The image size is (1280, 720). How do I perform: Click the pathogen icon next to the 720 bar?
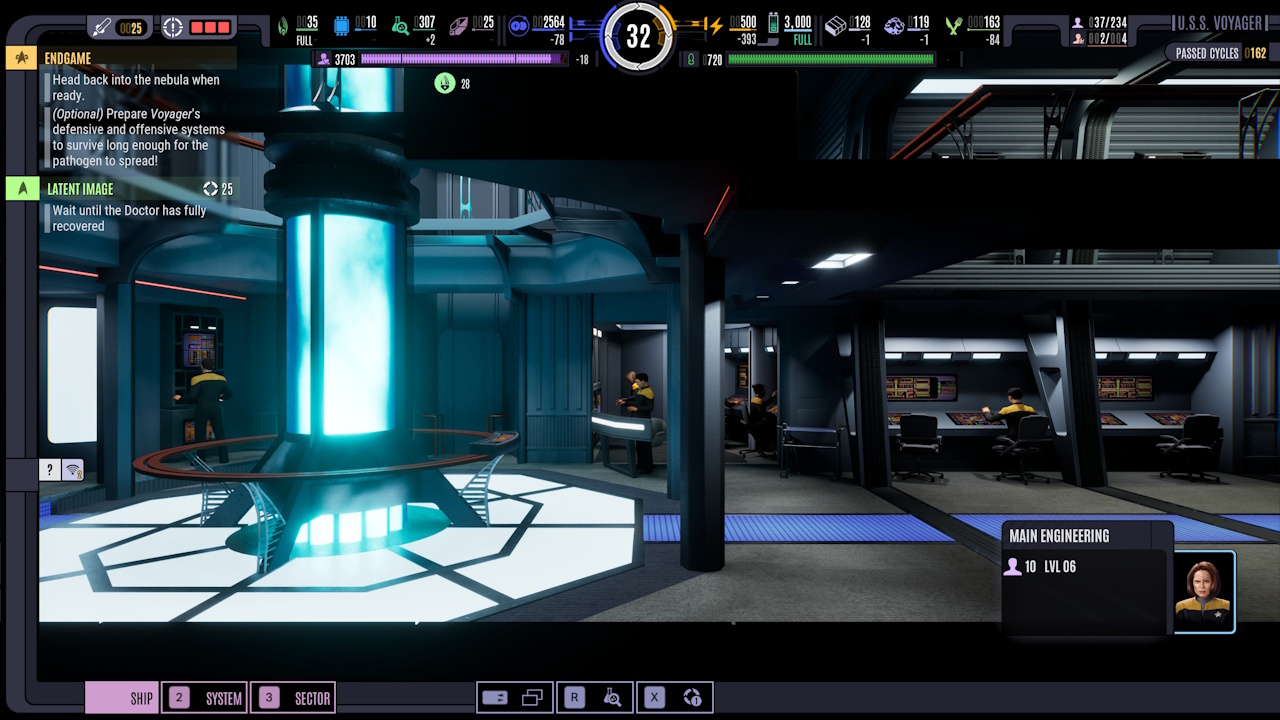(x=690, y=58)
